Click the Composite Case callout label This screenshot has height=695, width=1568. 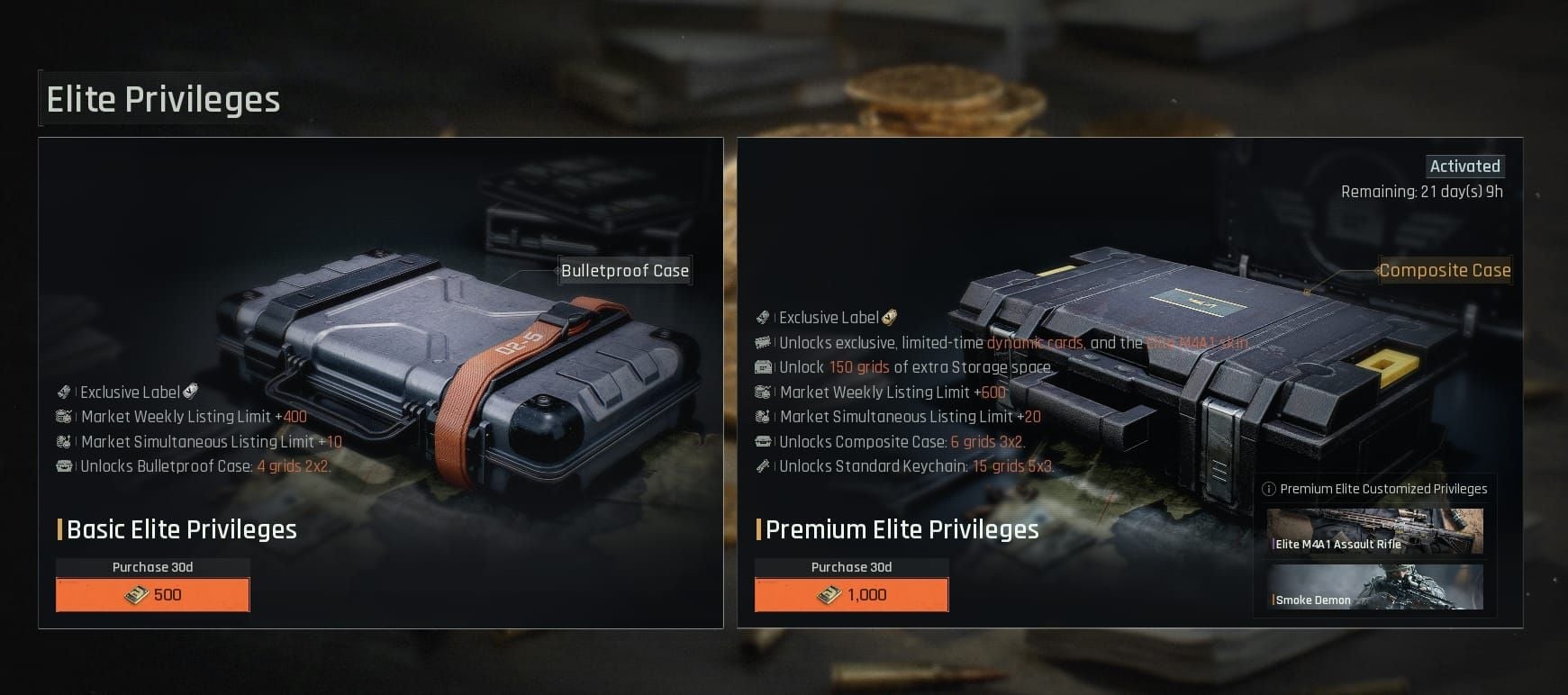(1446, 270)
